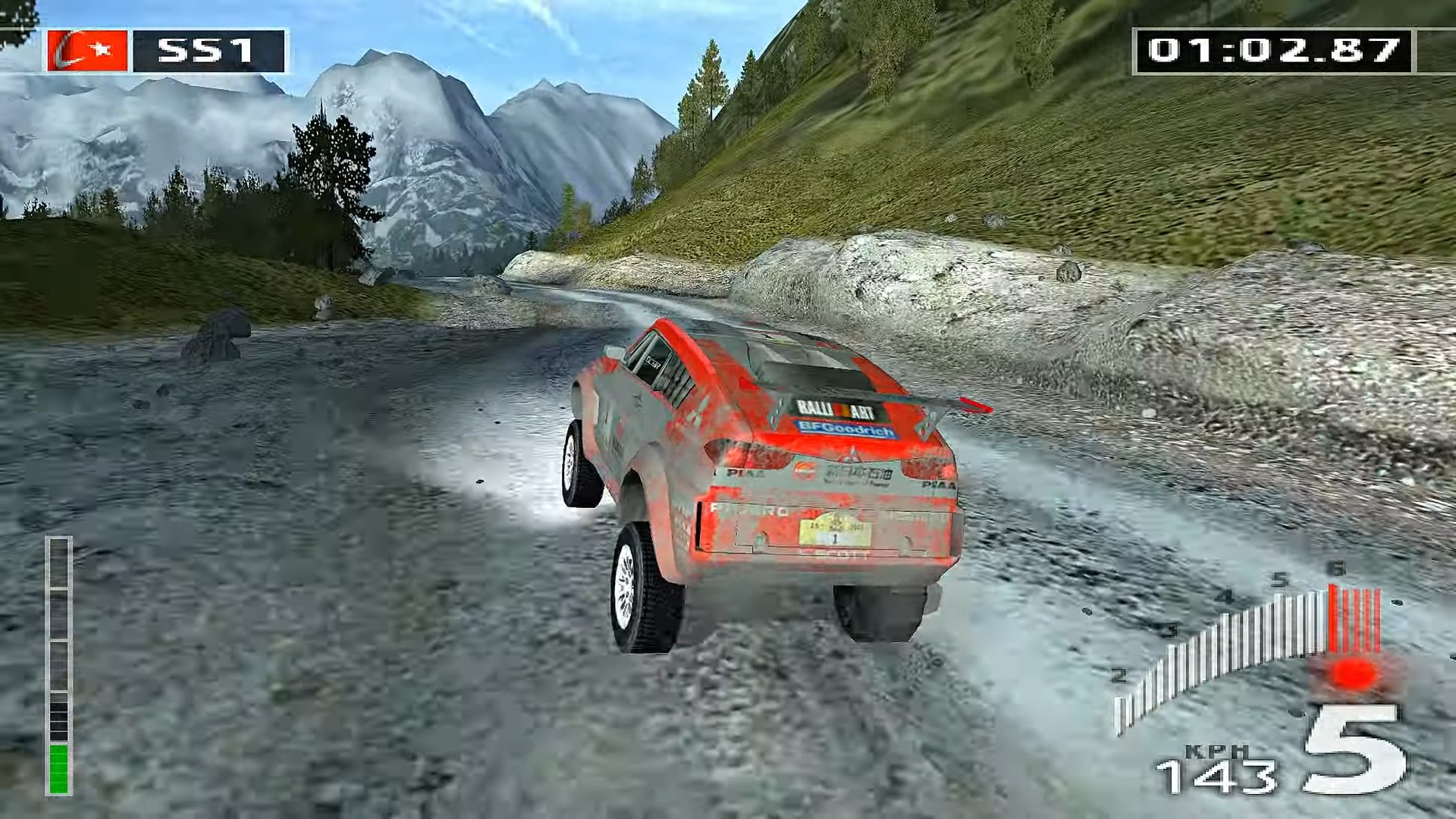Select the SS1 stage label

click(208, 51)
